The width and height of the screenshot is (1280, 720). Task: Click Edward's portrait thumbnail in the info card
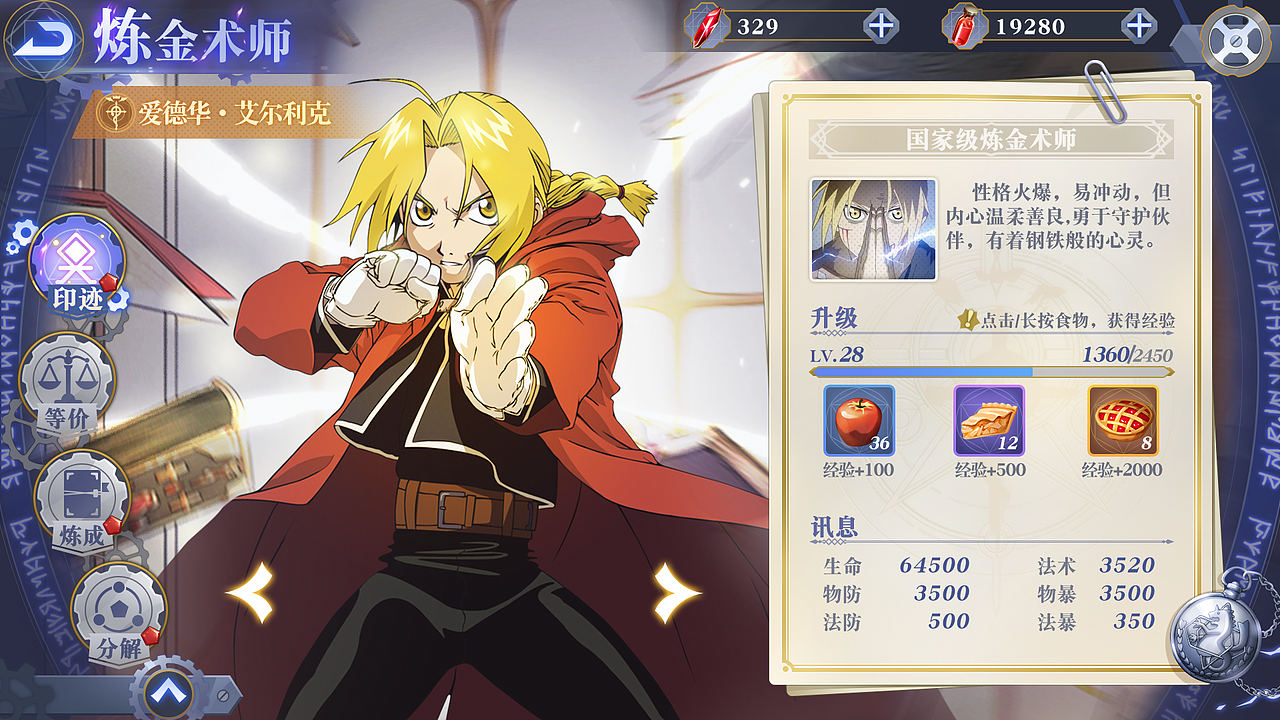(x=873, y=229)
